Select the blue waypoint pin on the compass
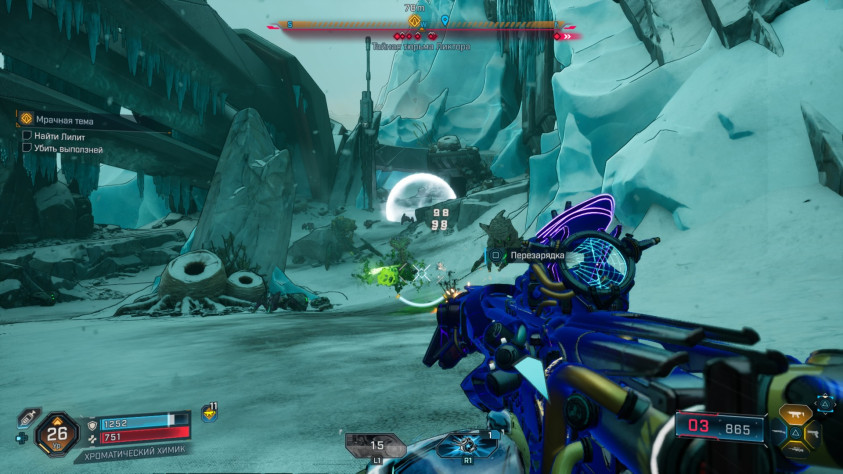843x474 pixels. 445,19
